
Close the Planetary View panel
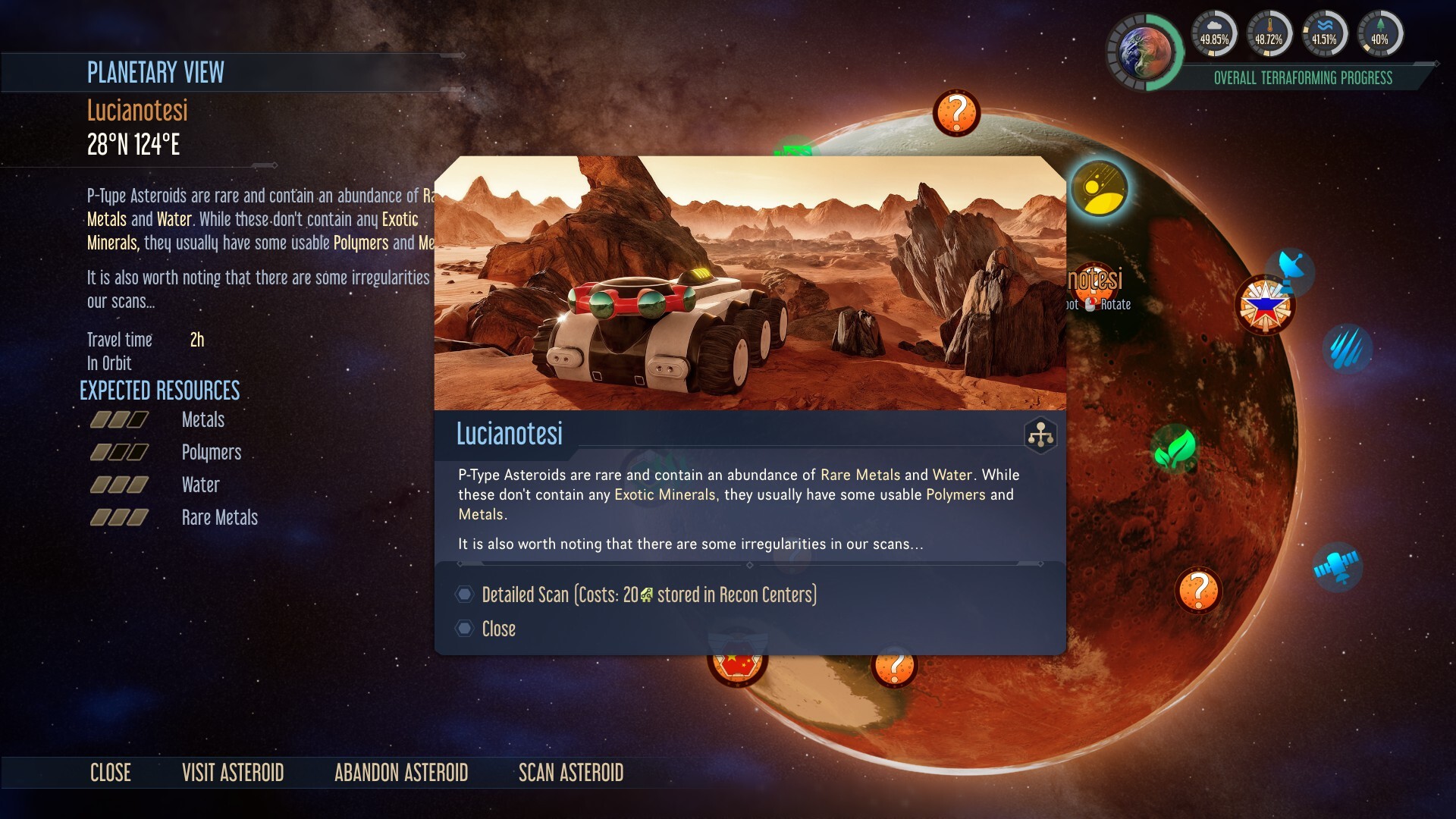(111, 773)
